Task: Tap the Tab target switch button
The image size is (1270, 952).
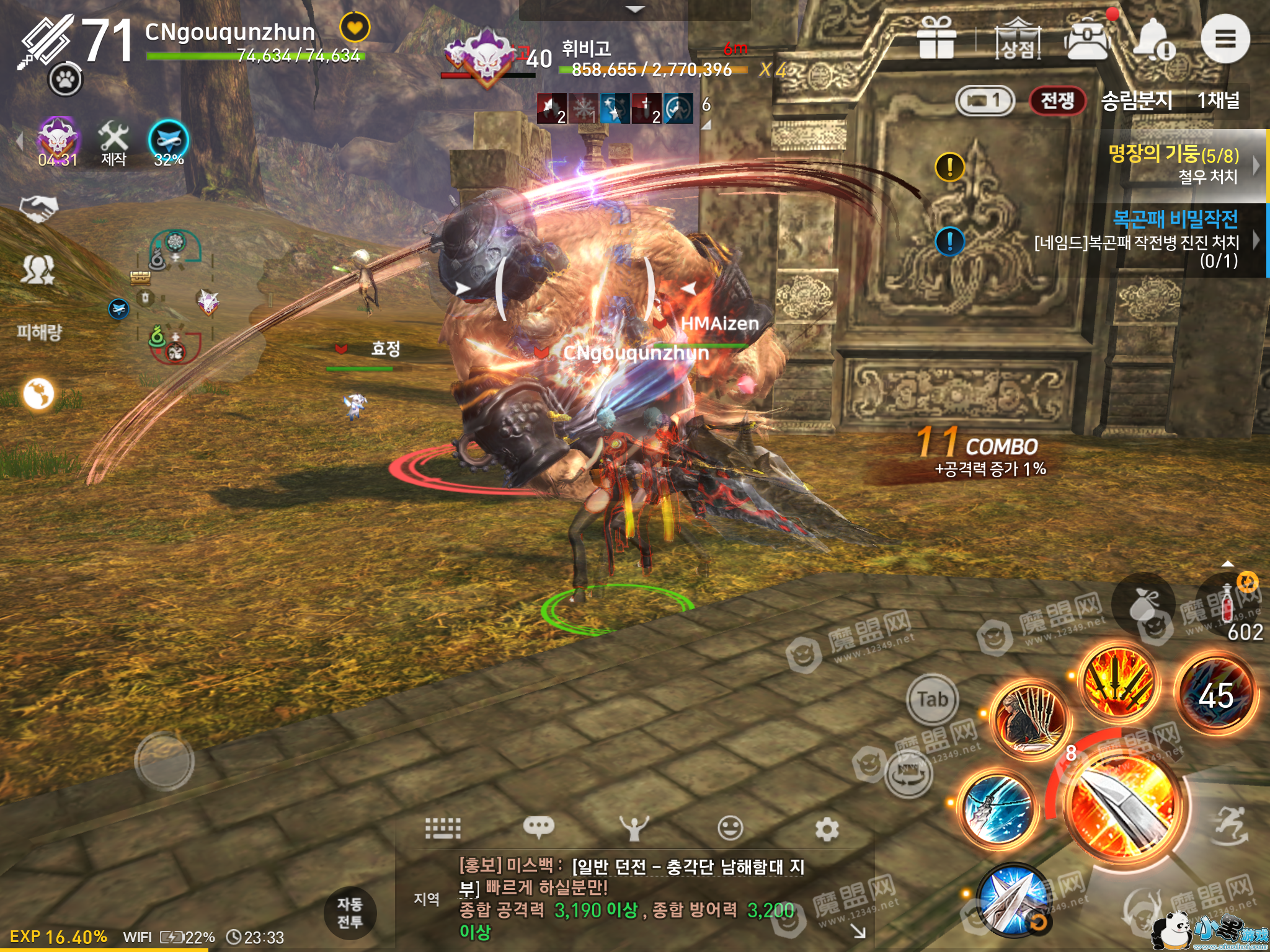Action: point(932,699)
